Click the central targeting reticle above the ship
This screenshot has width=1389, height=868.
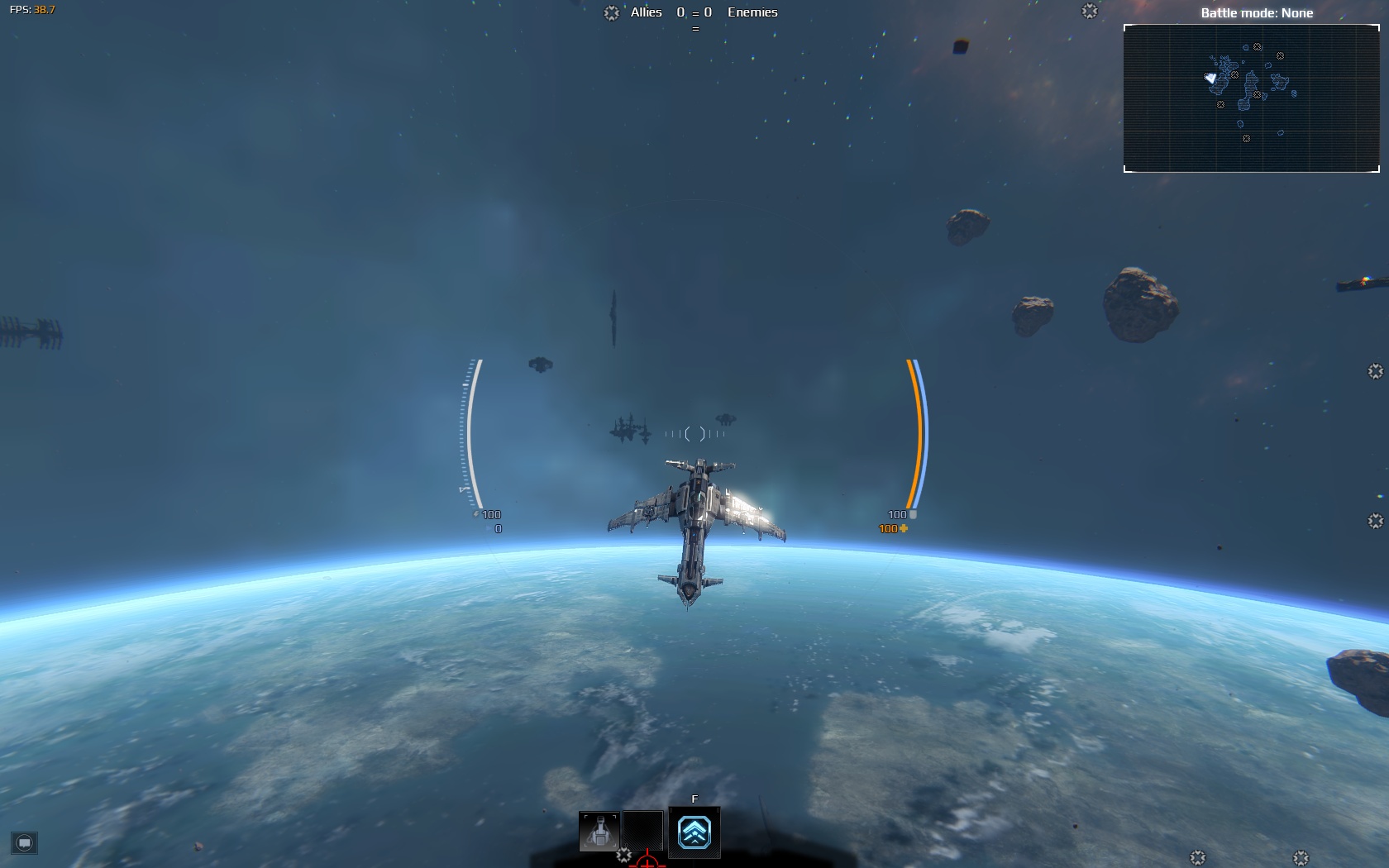point(694,432)
